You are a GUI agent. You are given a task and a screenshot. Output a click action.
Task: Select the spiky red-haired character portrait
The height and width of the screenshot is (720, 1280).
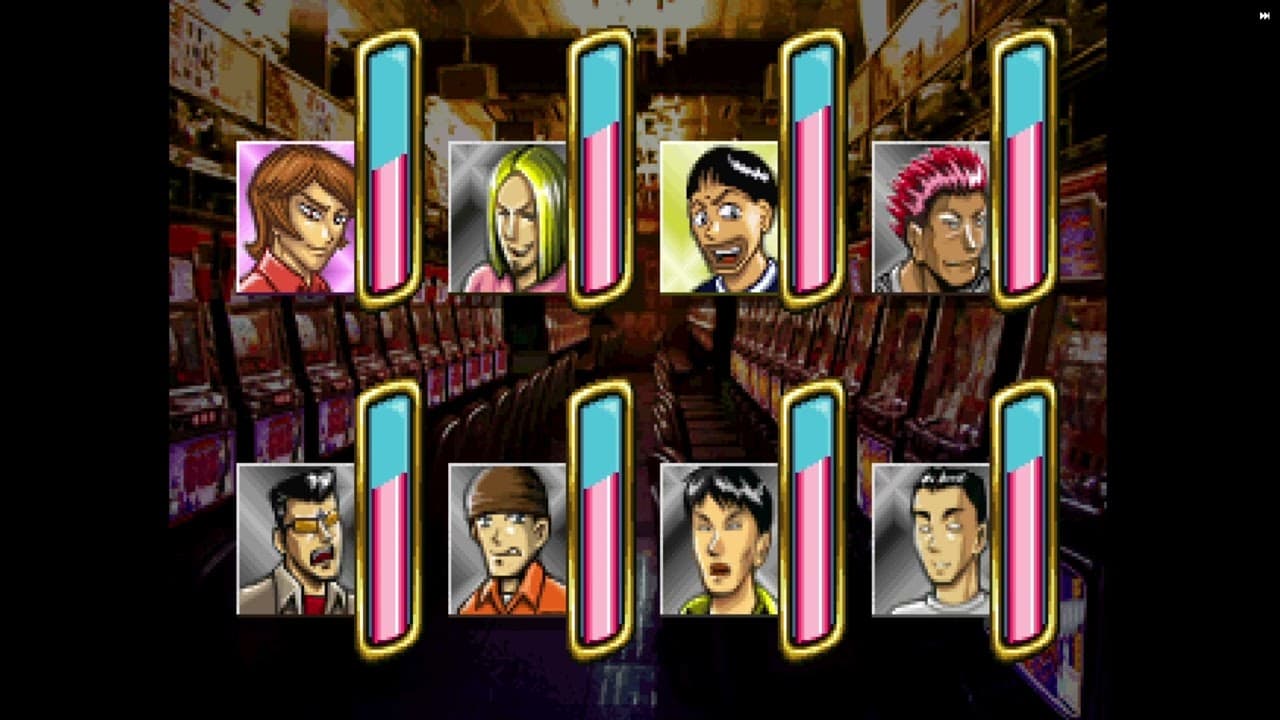pos(931,218)
